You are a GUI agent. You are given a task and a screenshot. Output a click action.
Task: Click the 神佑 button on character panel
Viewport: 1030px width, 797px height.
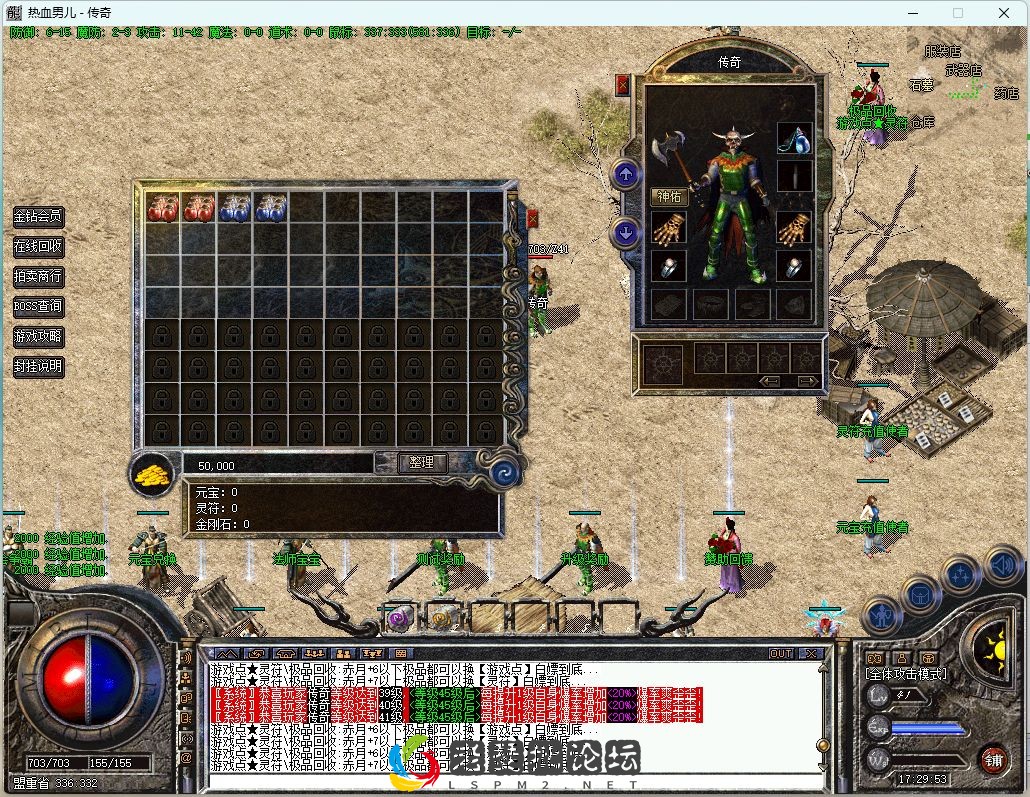[669, 197]
